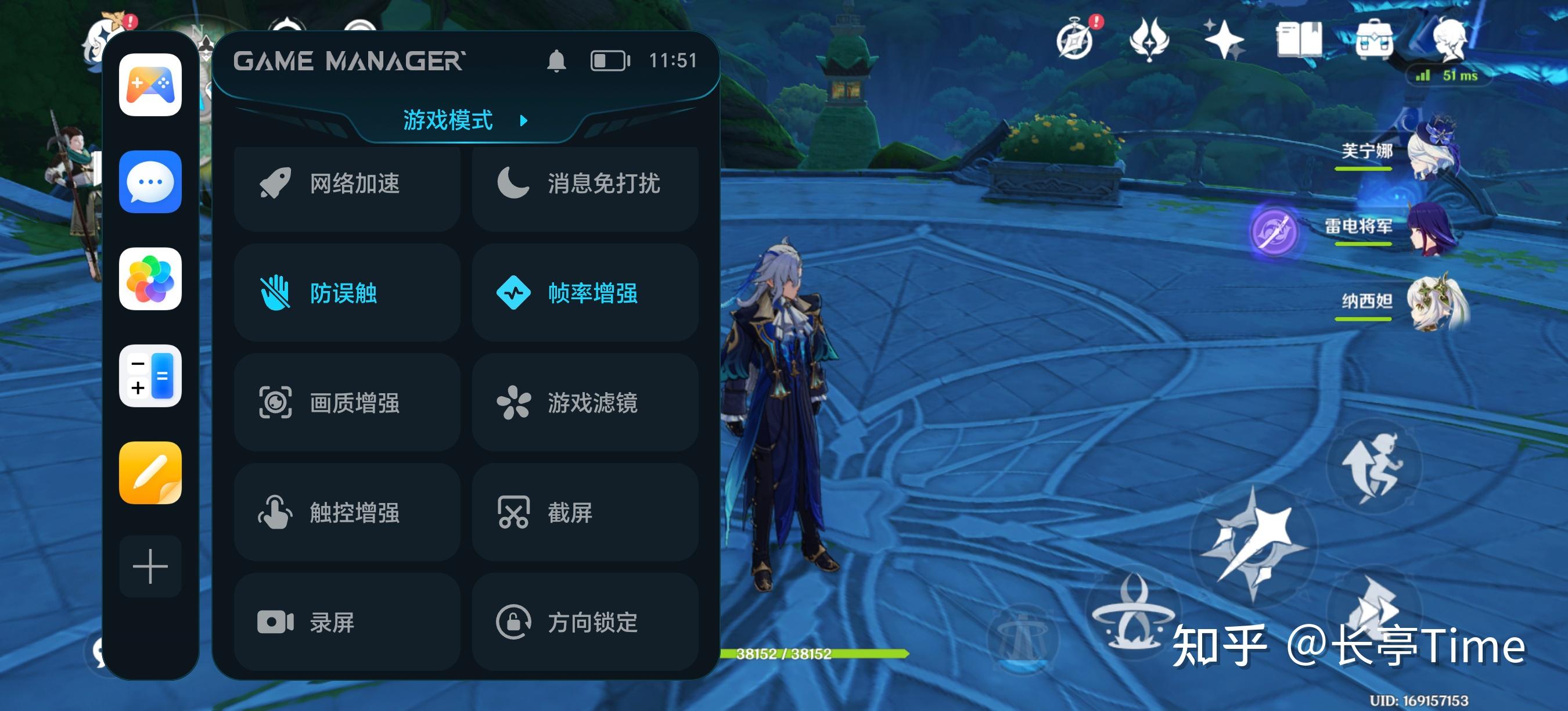
Task: Open the adventurer handbook book icon
Action: pos(1299,39)
